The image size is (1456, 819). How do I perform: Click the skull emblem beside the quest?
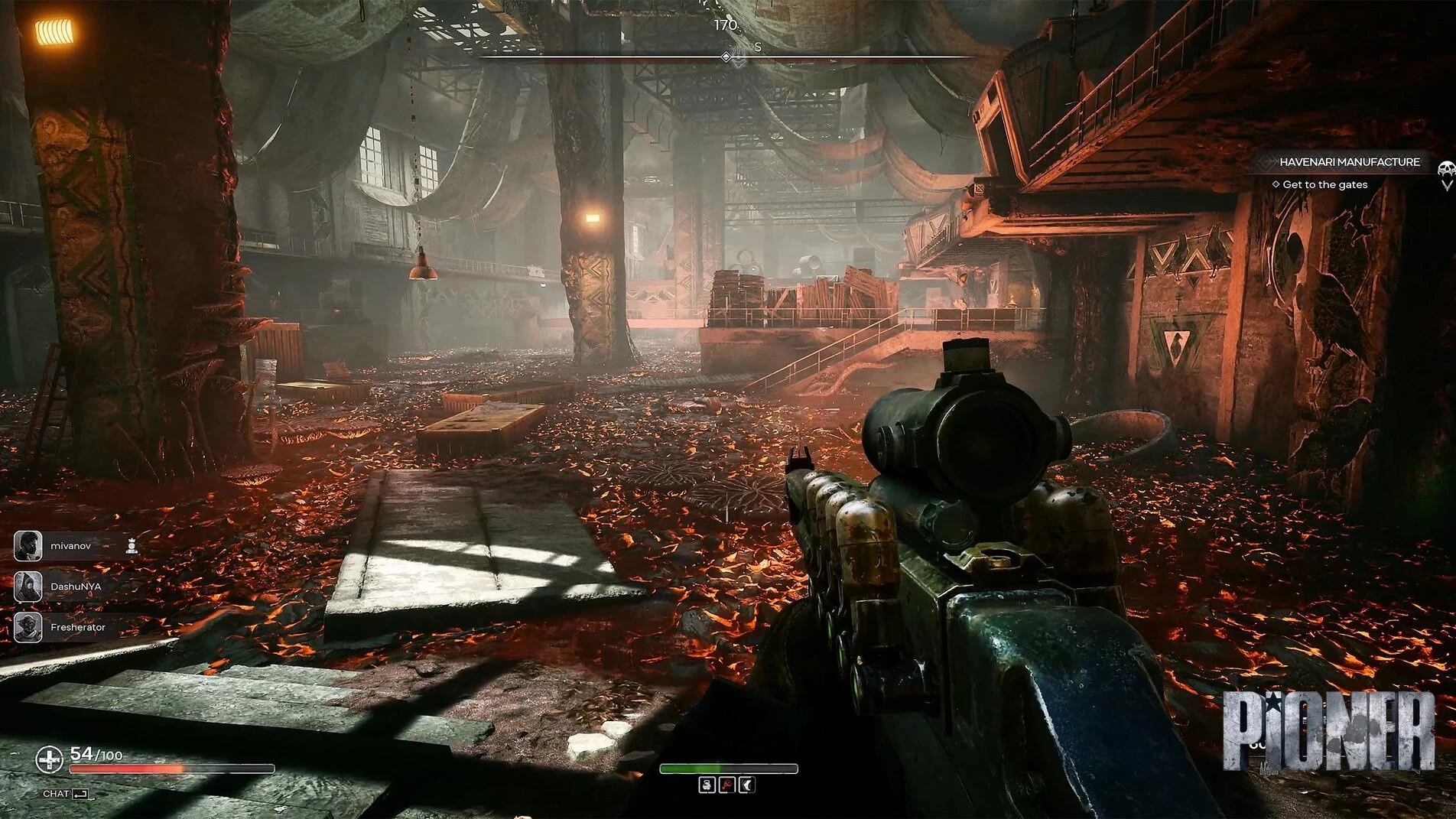[x=1445, y=170]
